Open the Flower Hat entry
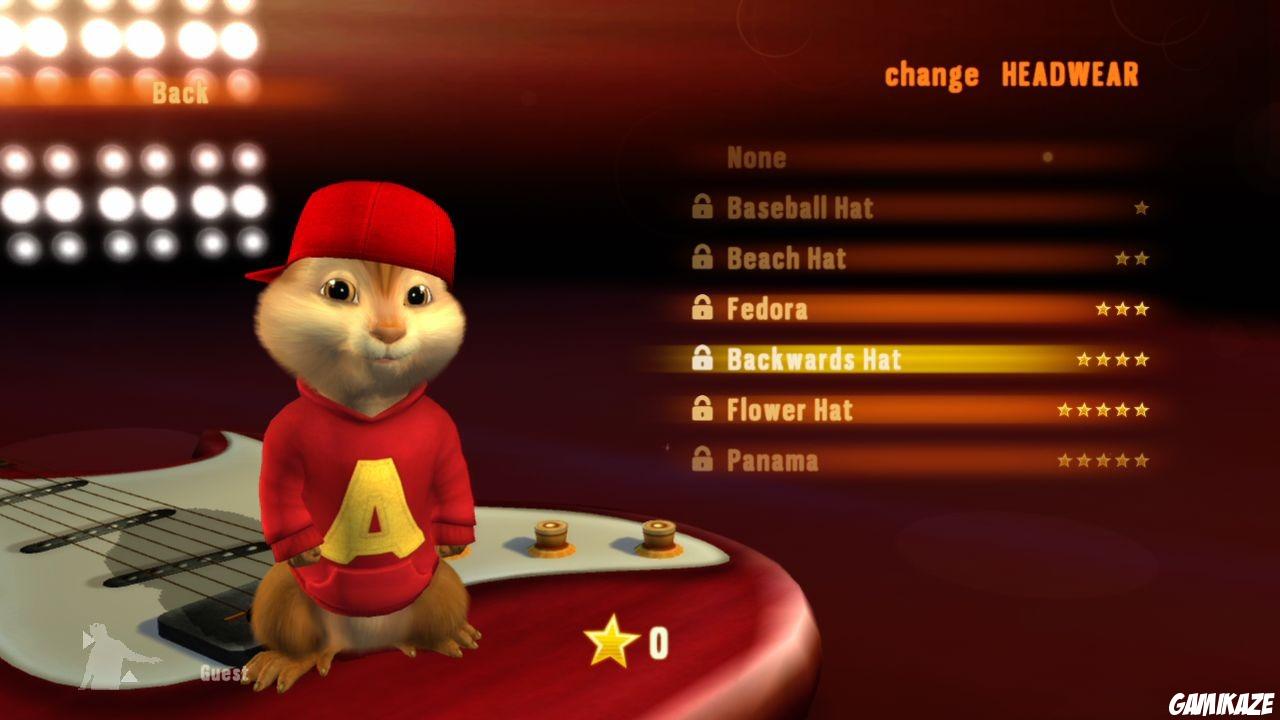Image resolution: width=1280 pixels, height=720 pixels. pyautogui.click(x=790, y=410)
